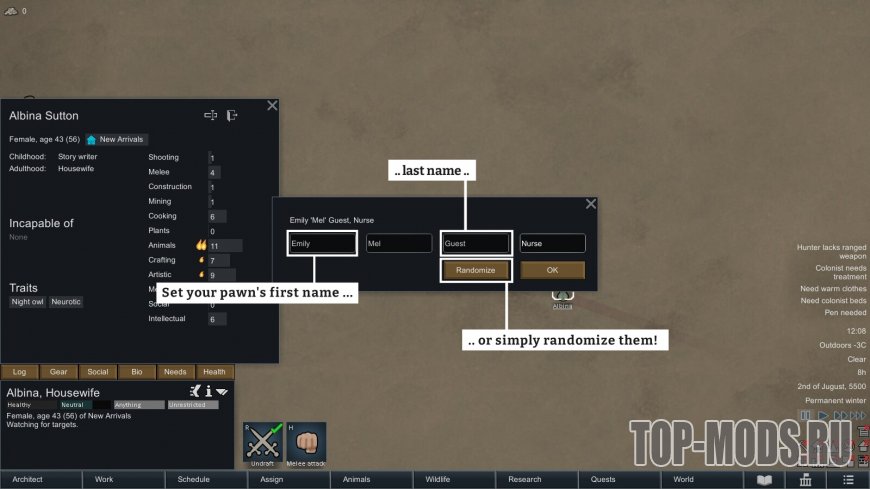Toggle the Undraft command

point(263,444)
